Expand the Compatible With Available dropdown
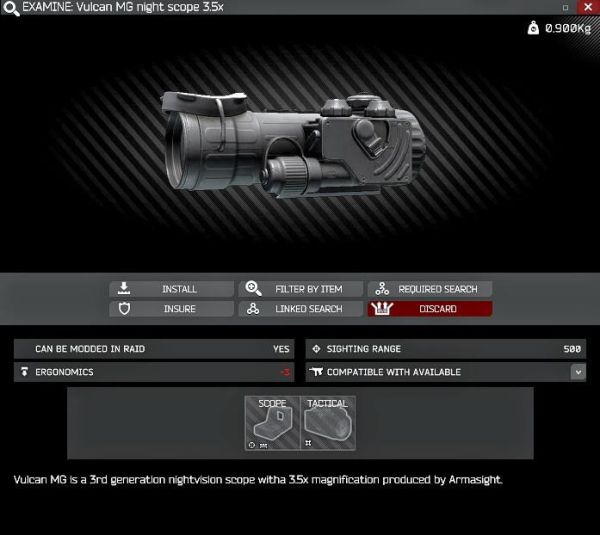 coord(578,372)
